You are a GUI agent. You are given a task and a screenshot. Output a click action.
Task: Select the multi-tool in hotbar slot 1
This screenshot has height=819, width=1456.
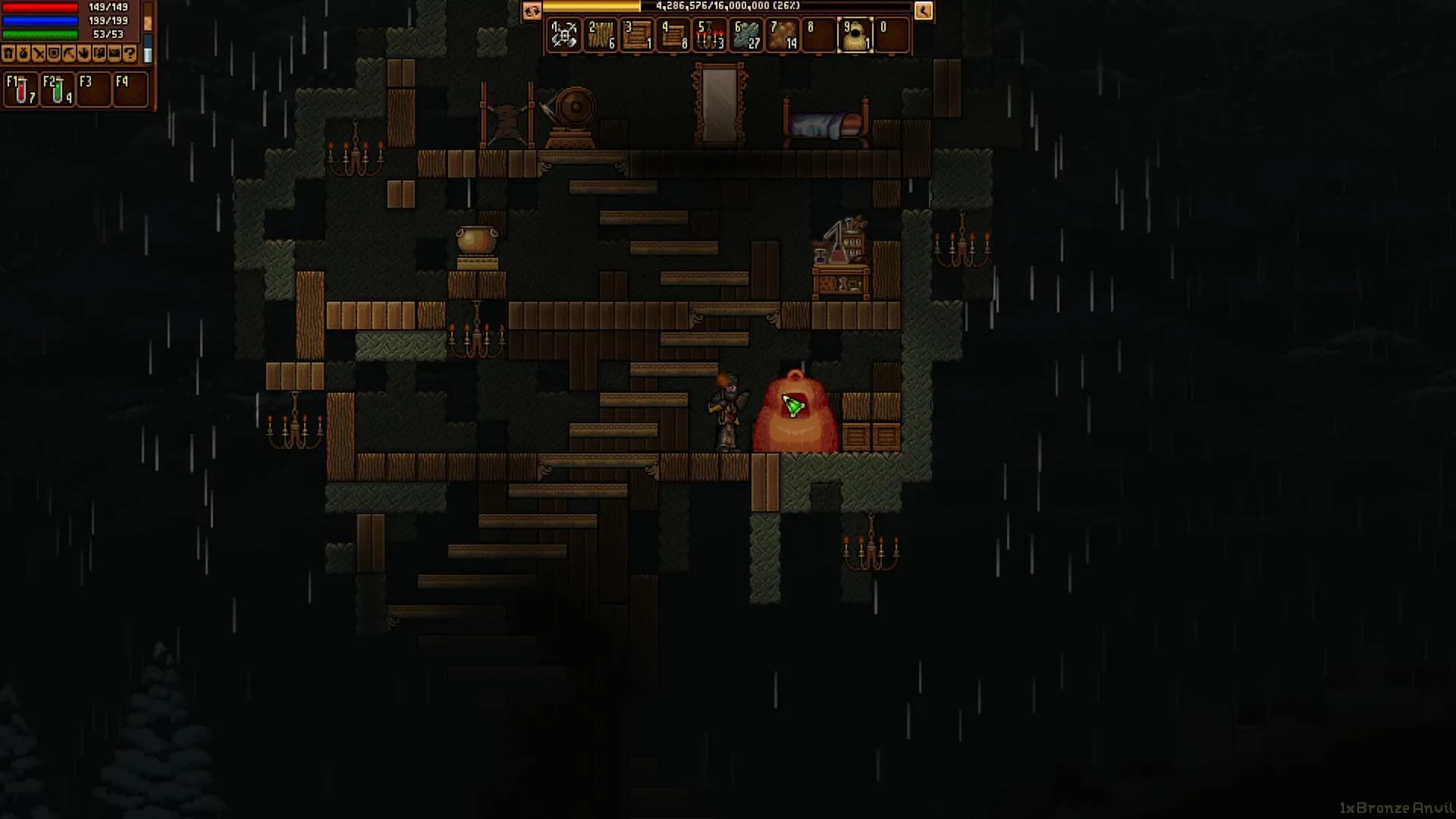563,36
